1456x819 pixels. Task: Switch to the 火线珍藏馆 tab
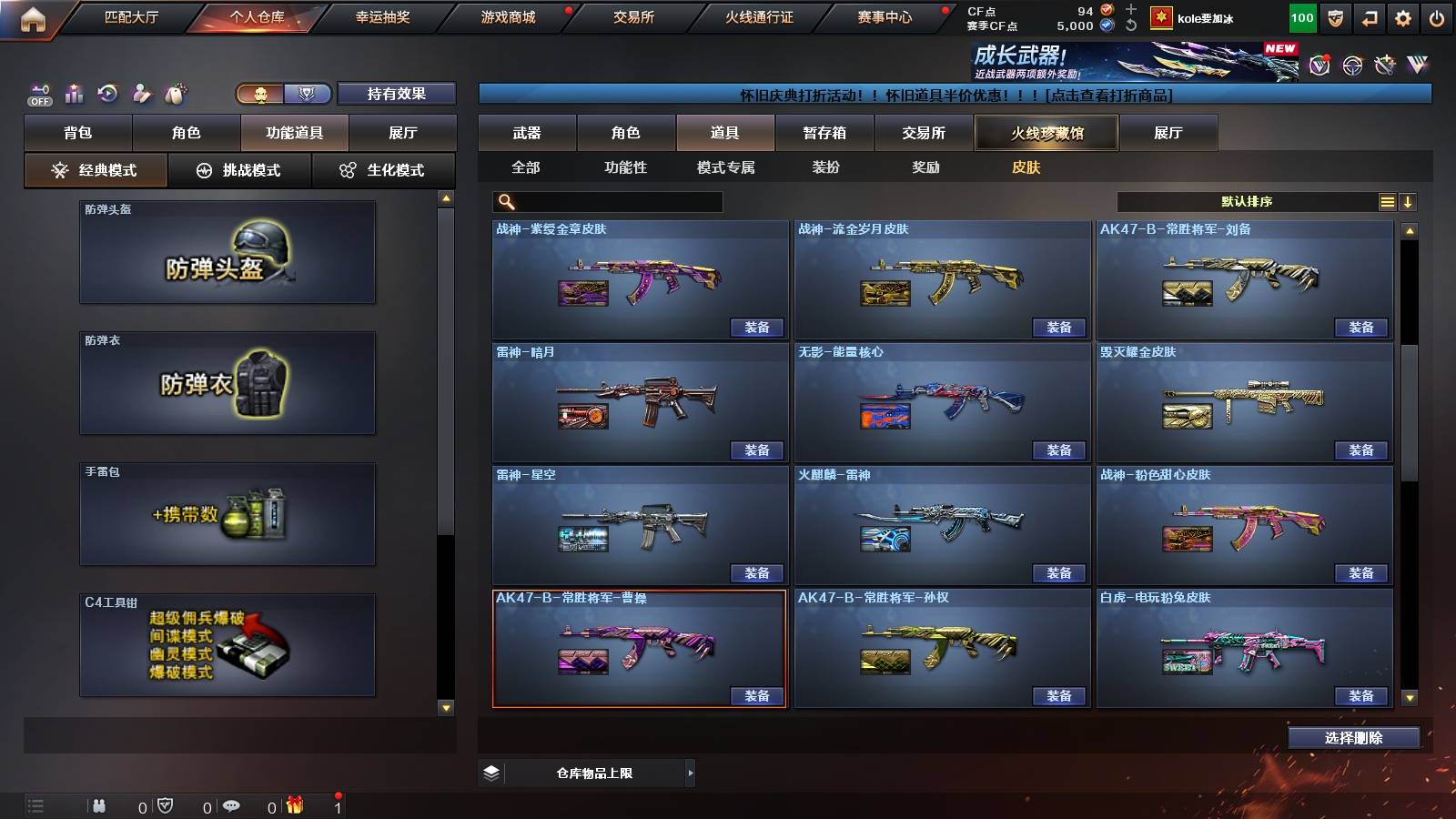point(1046,133)
